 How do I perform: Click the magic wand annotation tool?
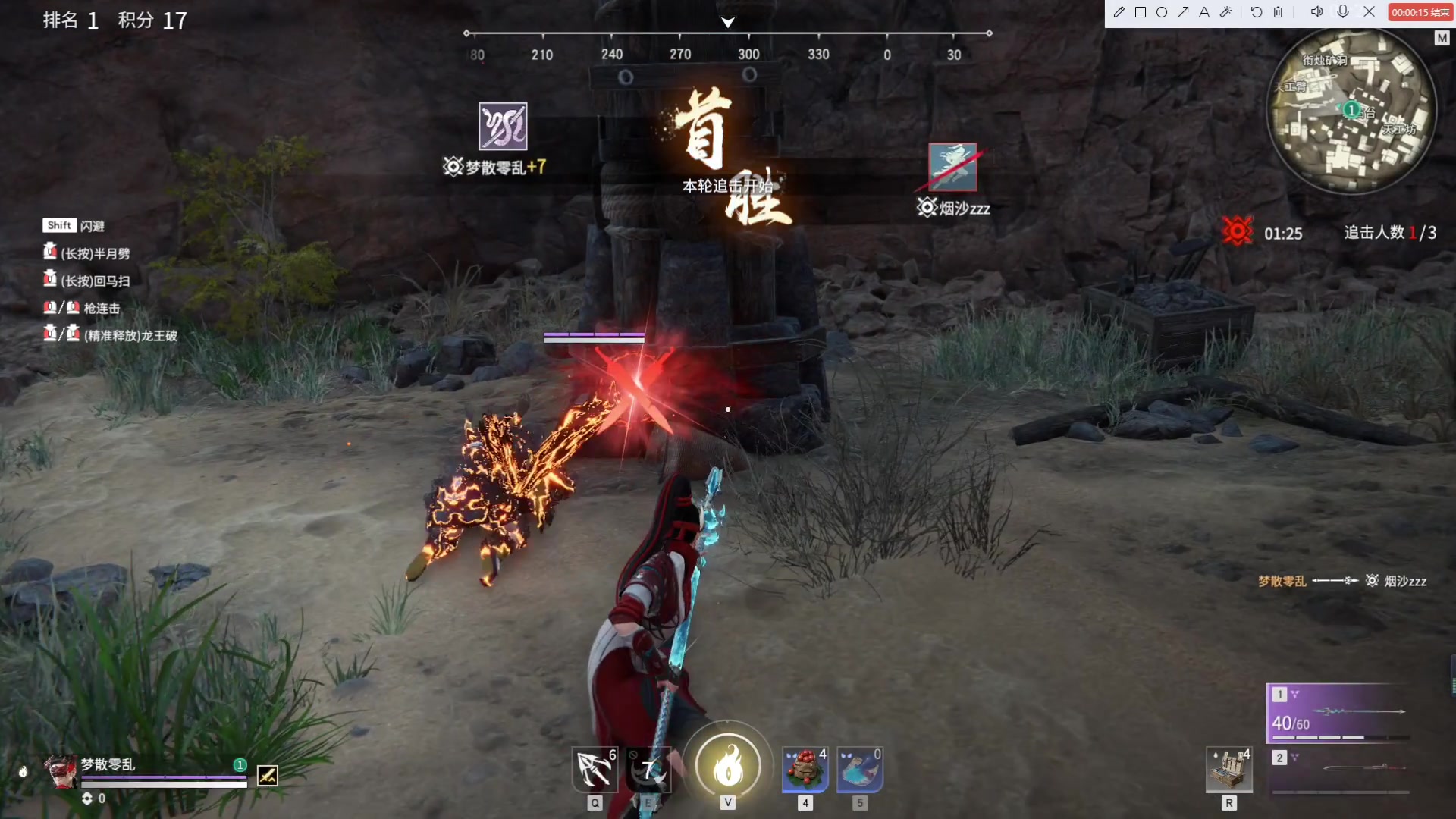[1227, 12]
